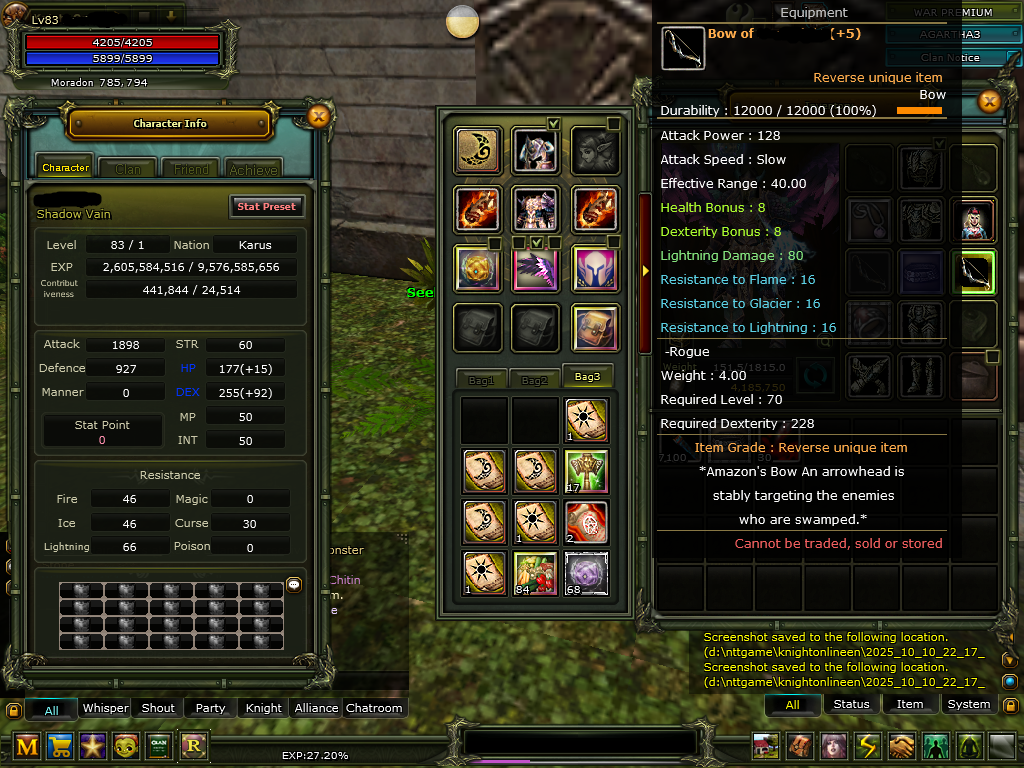Viewport: 1024px width, 768px height.
Task: Click the yellow M menu icon
Action: (x=27, y=746)
